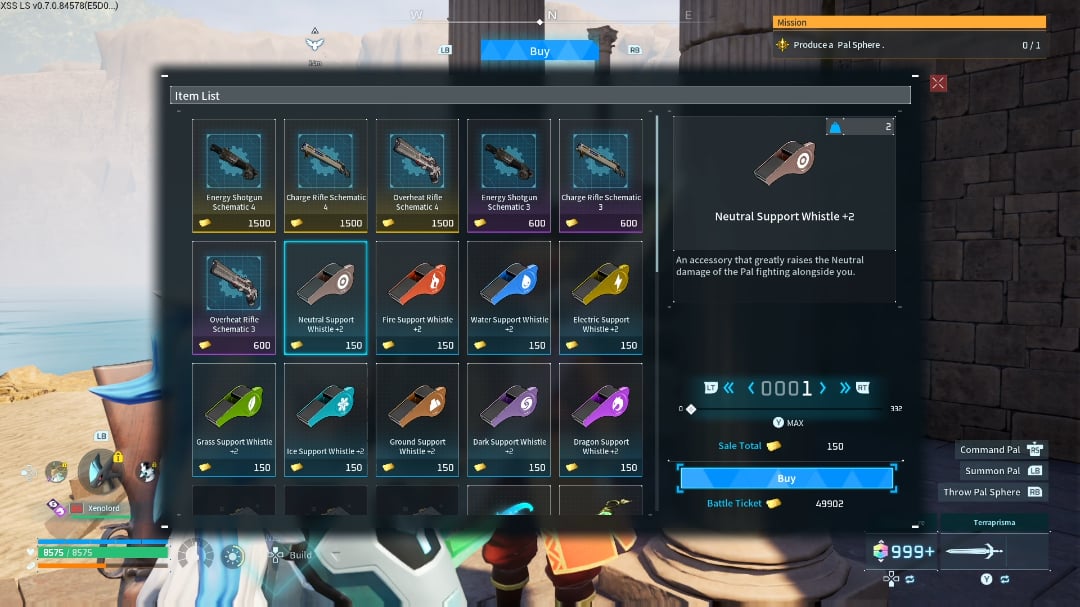Choose the Fire Support Whistle +2
The width and height of the screenshot is (1080, 607).
click(x=418, y=297)
